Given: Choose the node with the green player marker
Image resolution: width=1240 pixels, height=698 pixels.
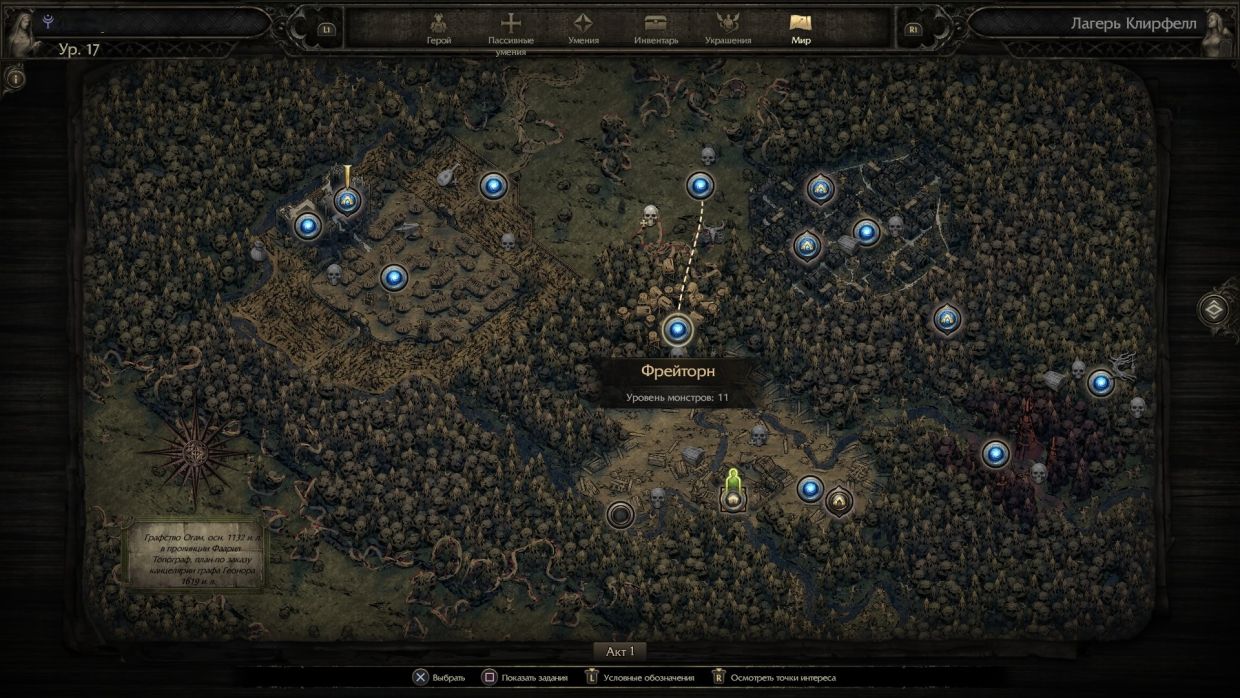Looking at the screenshot, I should click(x=733, y=497).
